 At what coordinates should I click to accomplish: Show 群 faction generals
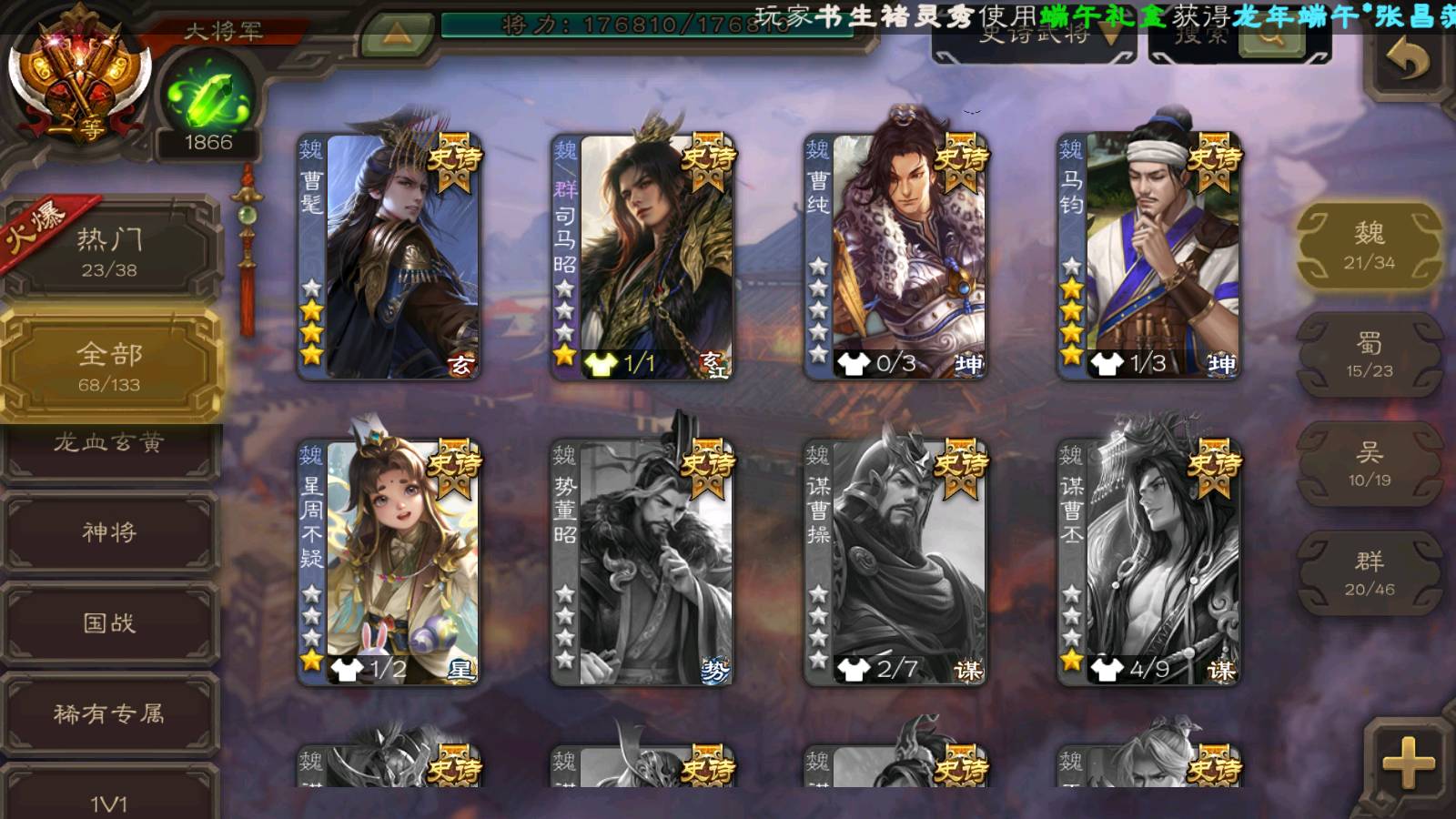pos(1369,573)
